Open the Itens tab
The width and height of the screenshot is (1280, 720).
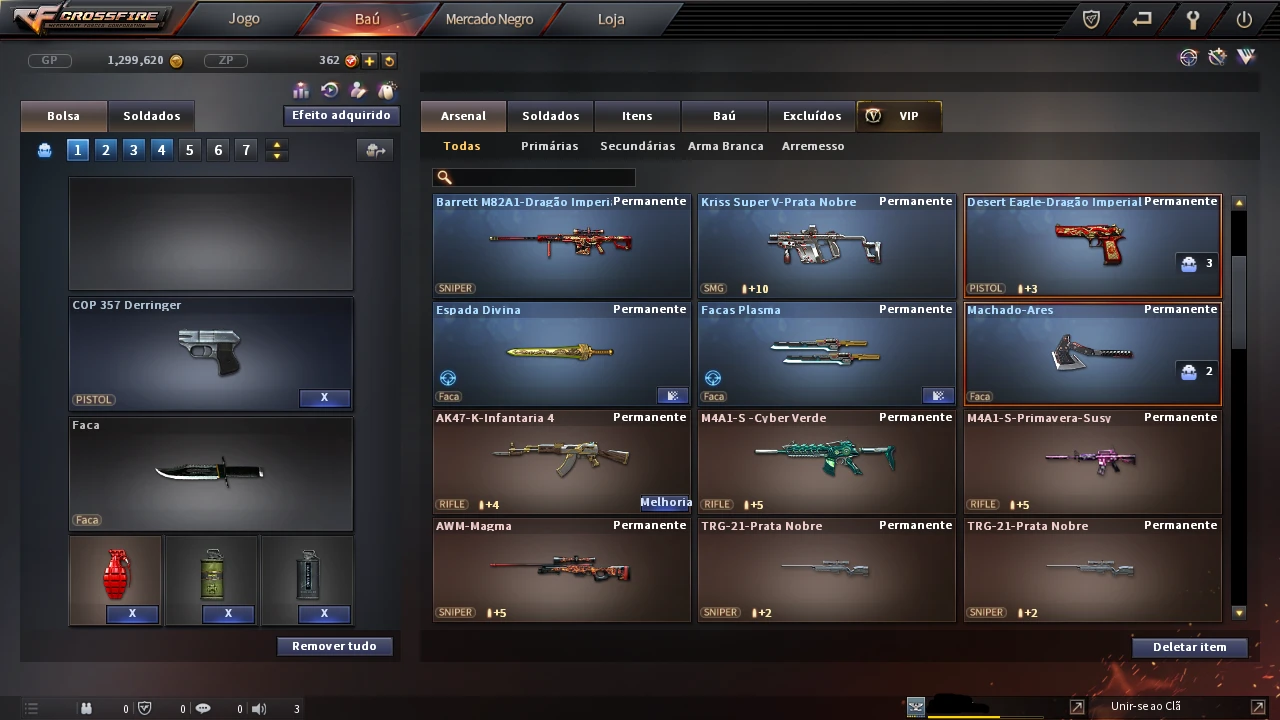637,116
